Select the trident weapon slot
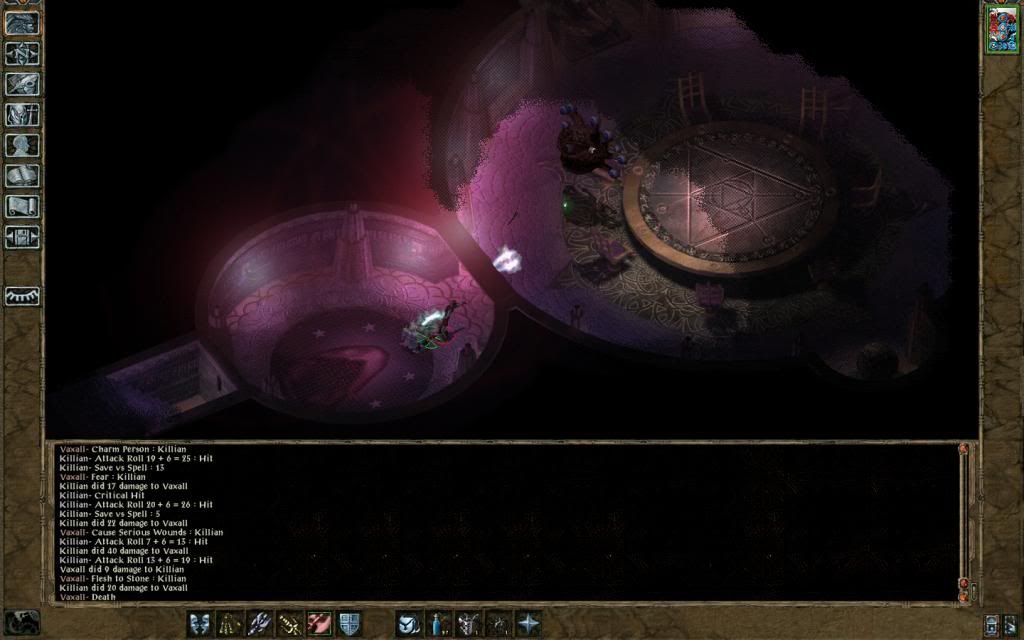Screen dimensions: 1024x640 260,623
